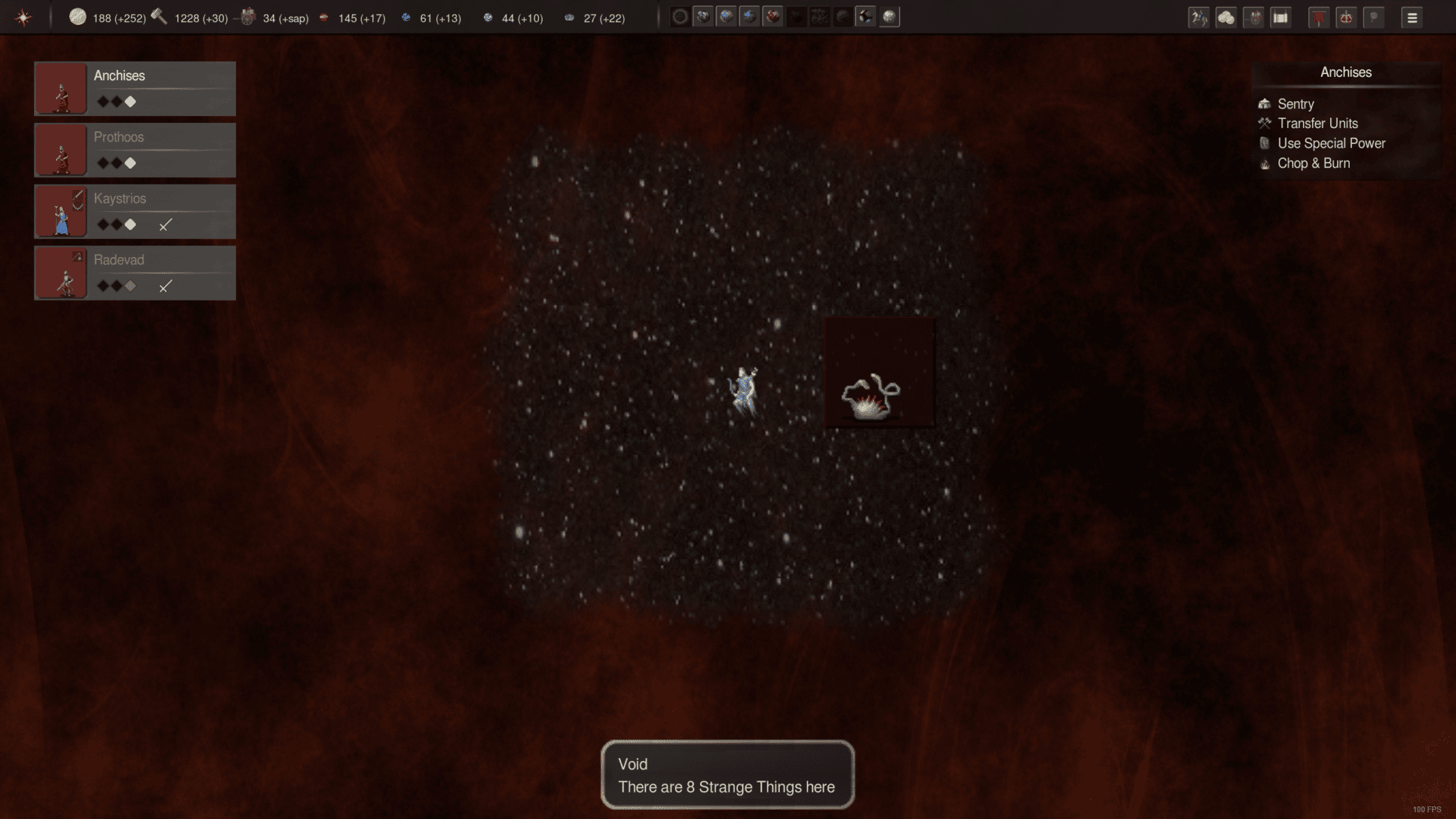
Task: Click the supply cart icon near the top right
Action: 1254,17
